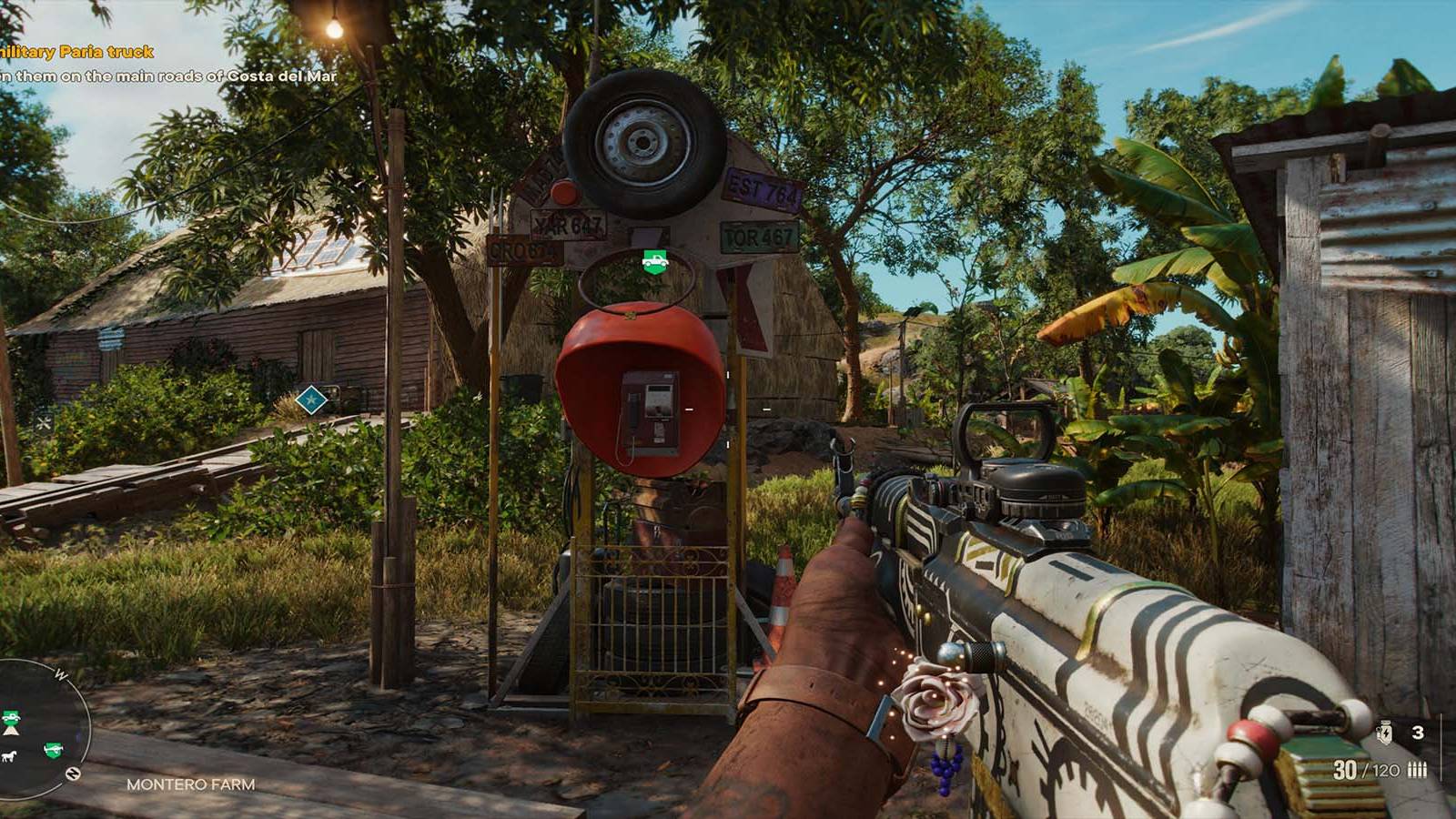The height and width of the screenshot is (819, 1456).
Task: Select the W compass marker on the minimap
Action: tap(61, 673)
